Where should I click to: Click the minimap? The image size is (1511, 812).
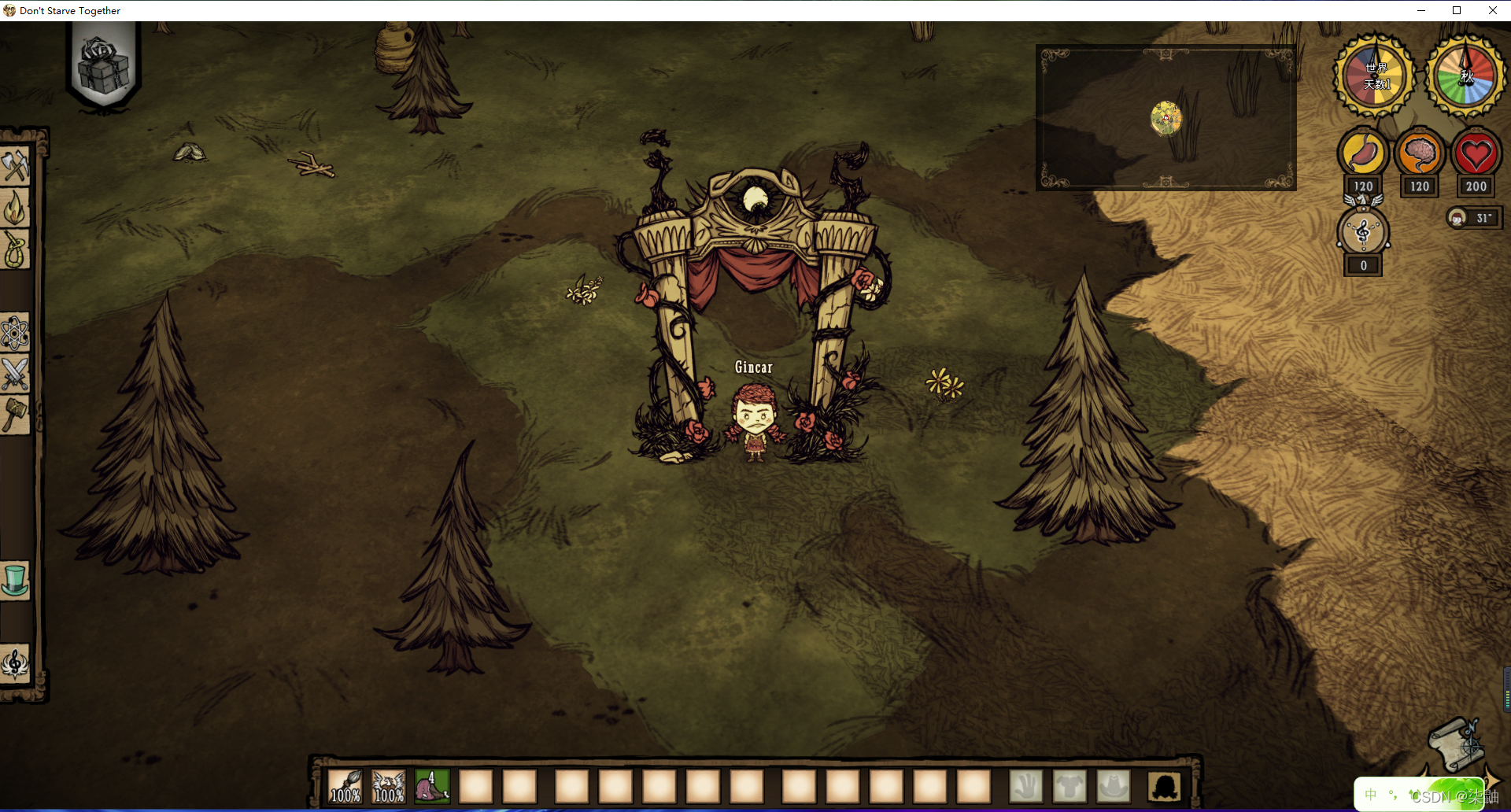1166,118
